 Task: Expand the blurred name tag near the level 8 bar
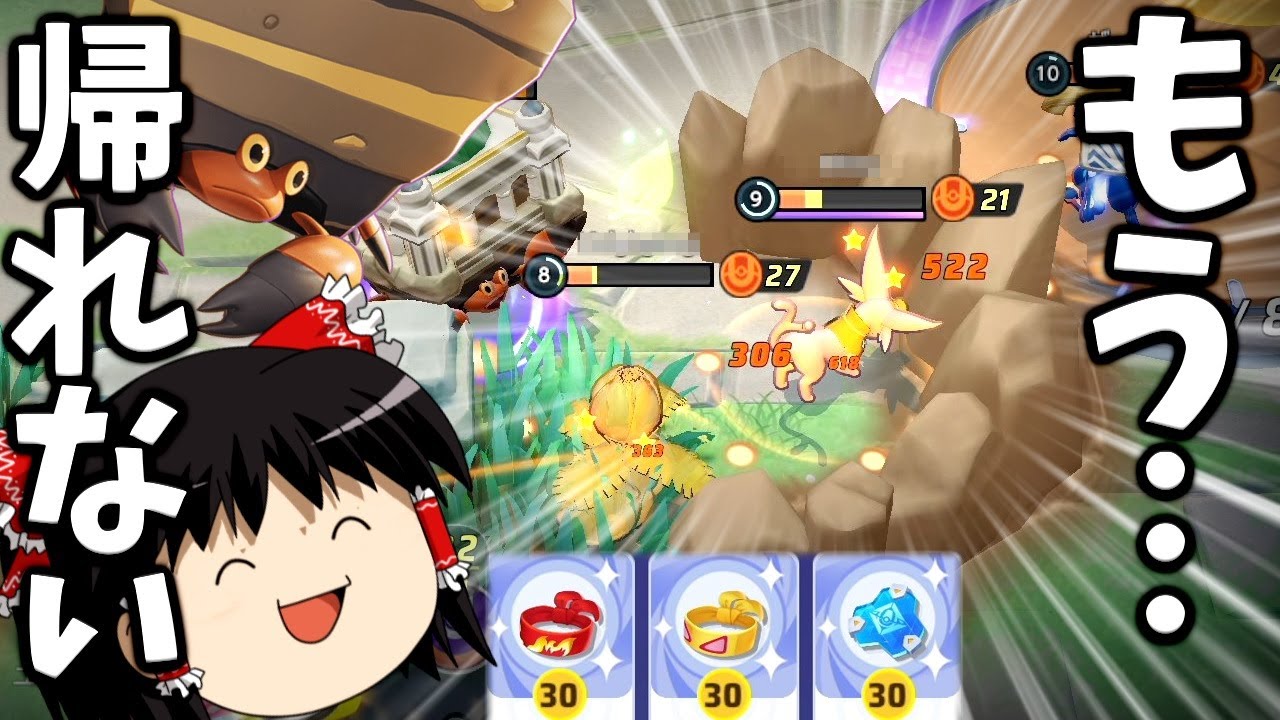pyautogui.click(x=636, y=243)
